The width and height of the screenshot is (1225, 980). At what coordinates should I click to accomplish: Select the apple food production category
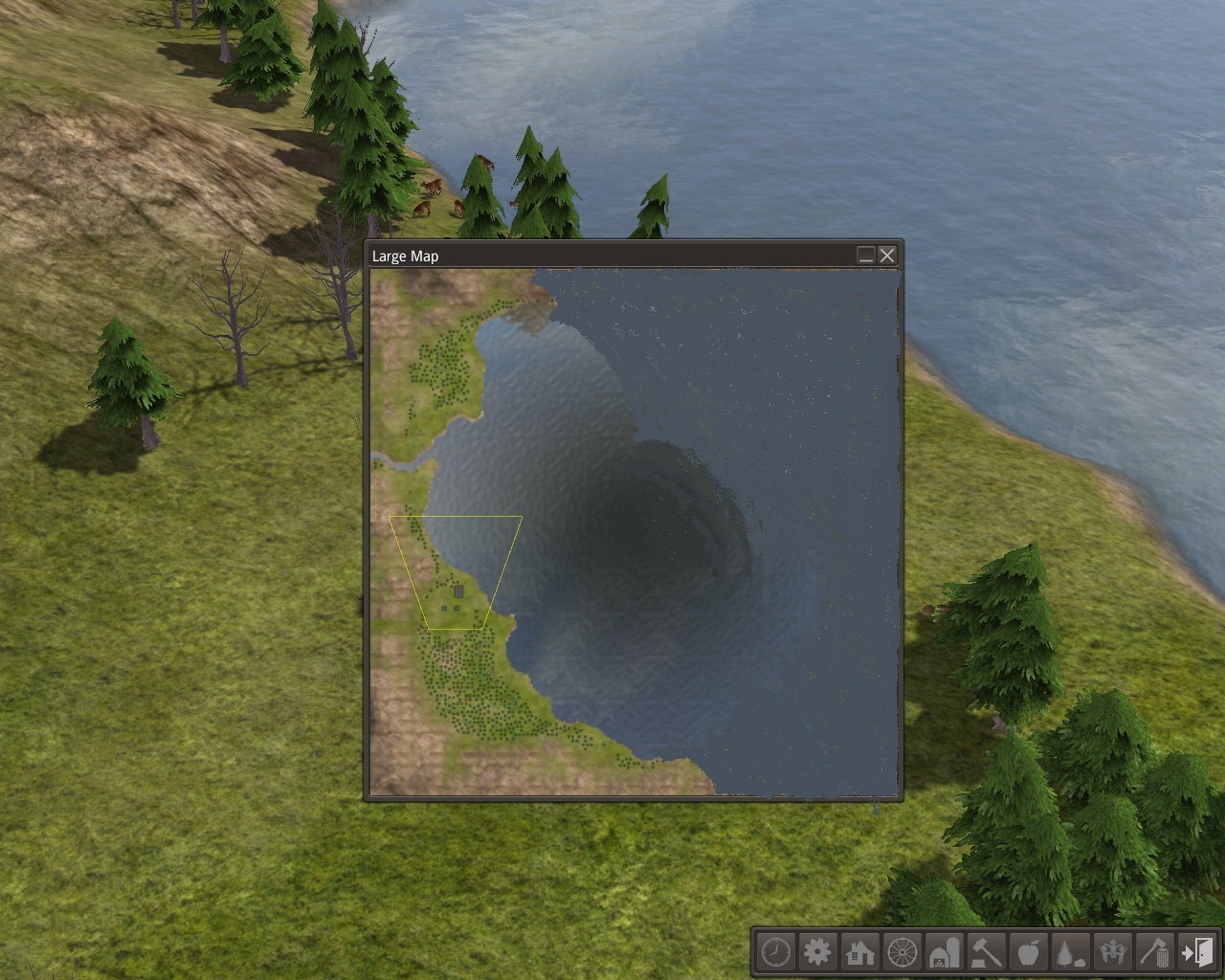pyautogui.click(x=1029, y=952)
